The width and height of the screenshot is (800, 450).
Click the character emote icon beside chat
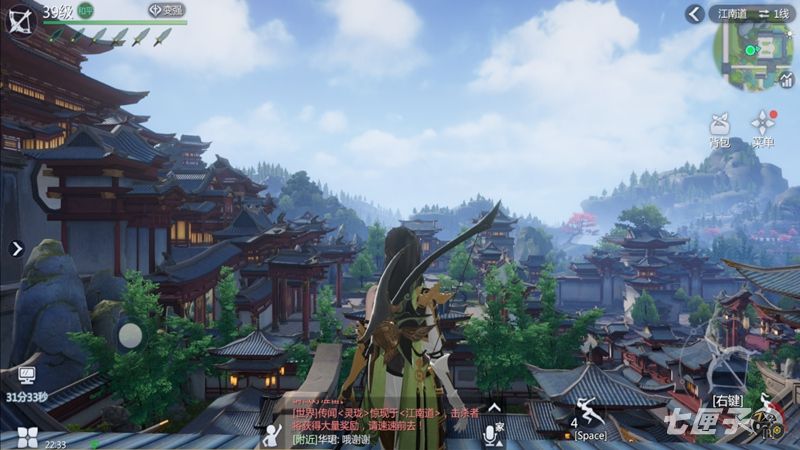(x=270, y=434)
